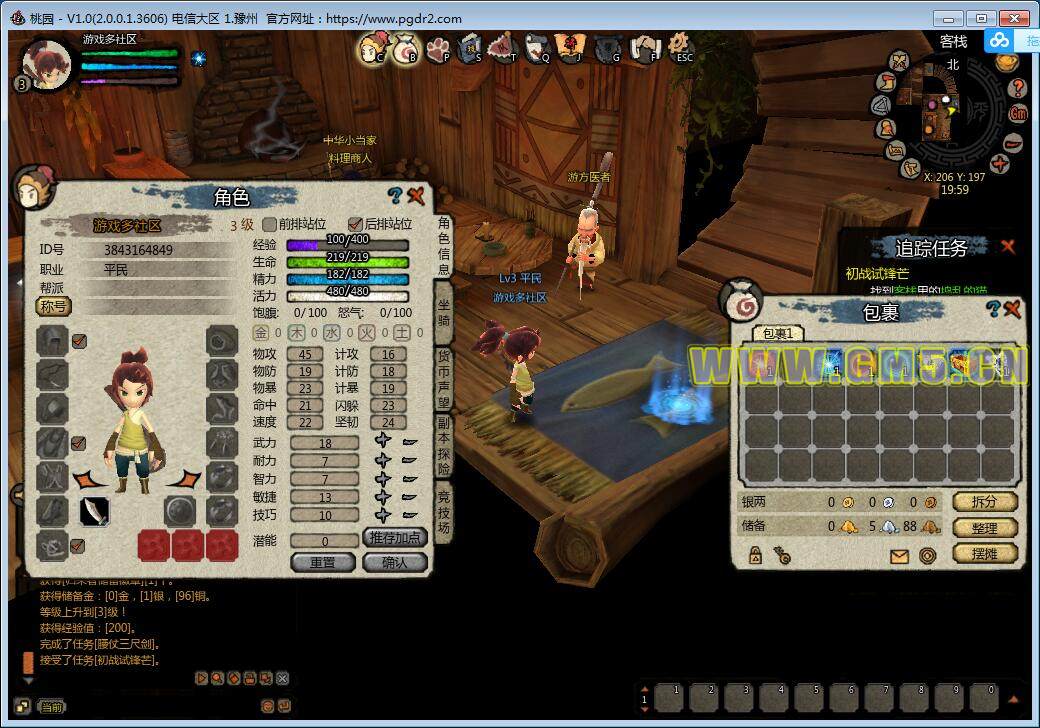Click the 重置 reset button
This screenshot has width=1040, height=728.
(x=323, y=562)
